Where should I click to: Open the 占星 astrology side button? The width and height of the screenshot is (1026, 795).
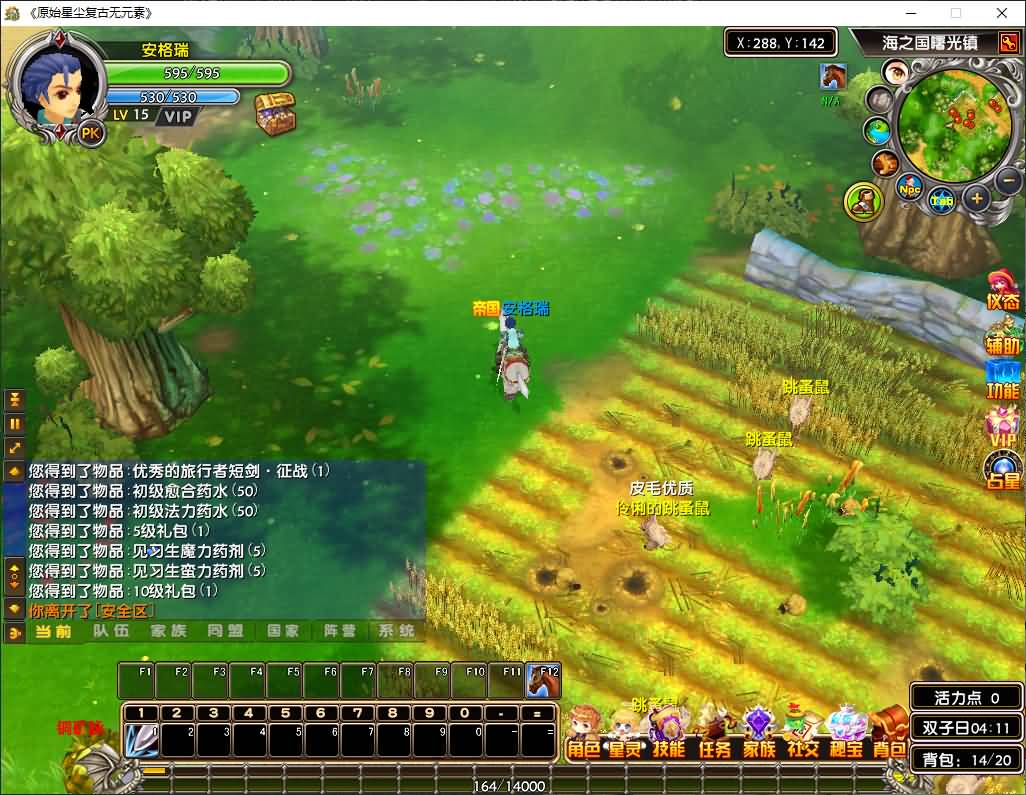(1002, 471)
